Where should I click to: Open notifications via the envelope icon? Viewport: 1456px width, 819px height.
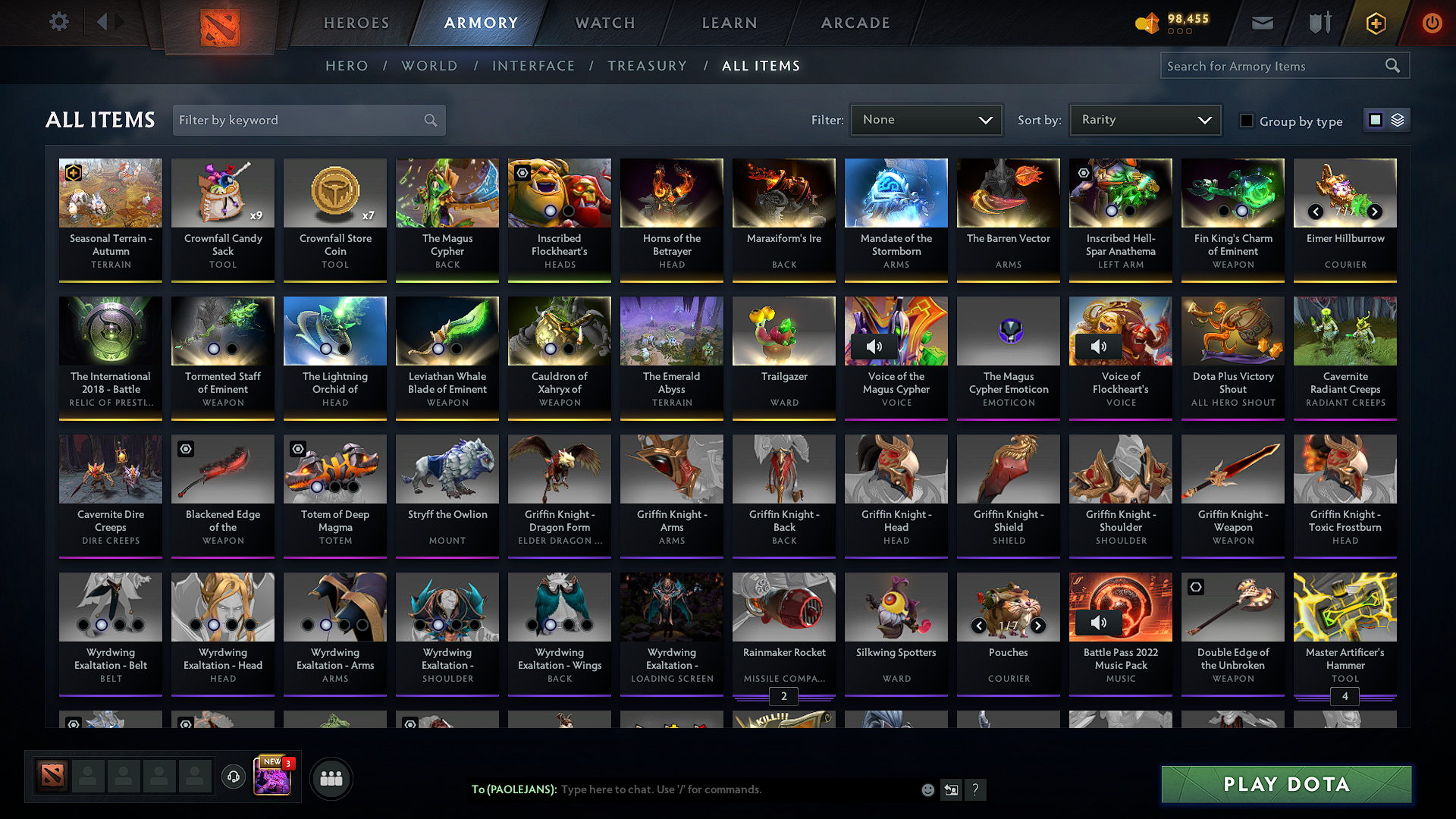point(1262,23)
